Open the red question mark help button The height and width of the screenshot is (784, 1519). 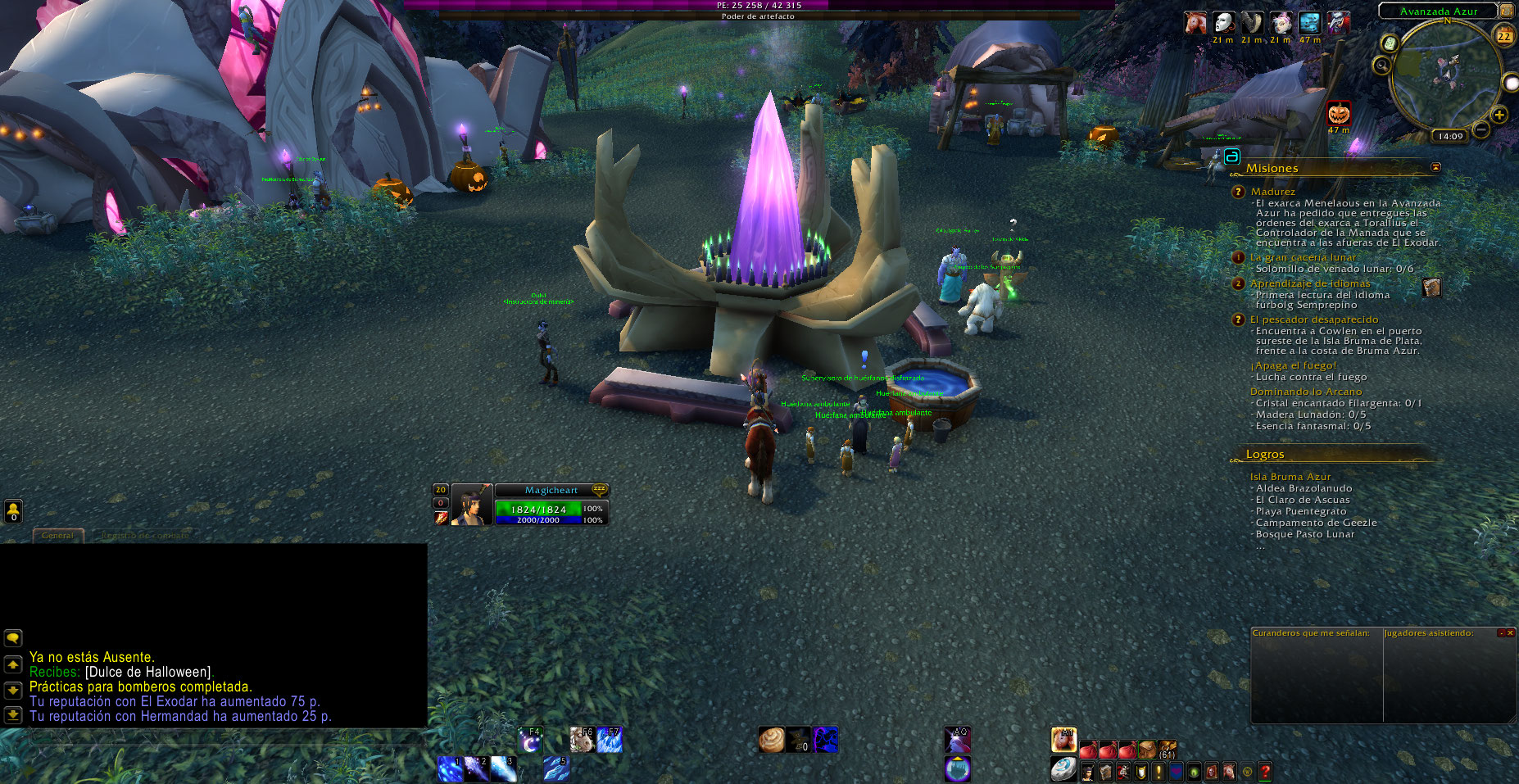point(1266,771)
